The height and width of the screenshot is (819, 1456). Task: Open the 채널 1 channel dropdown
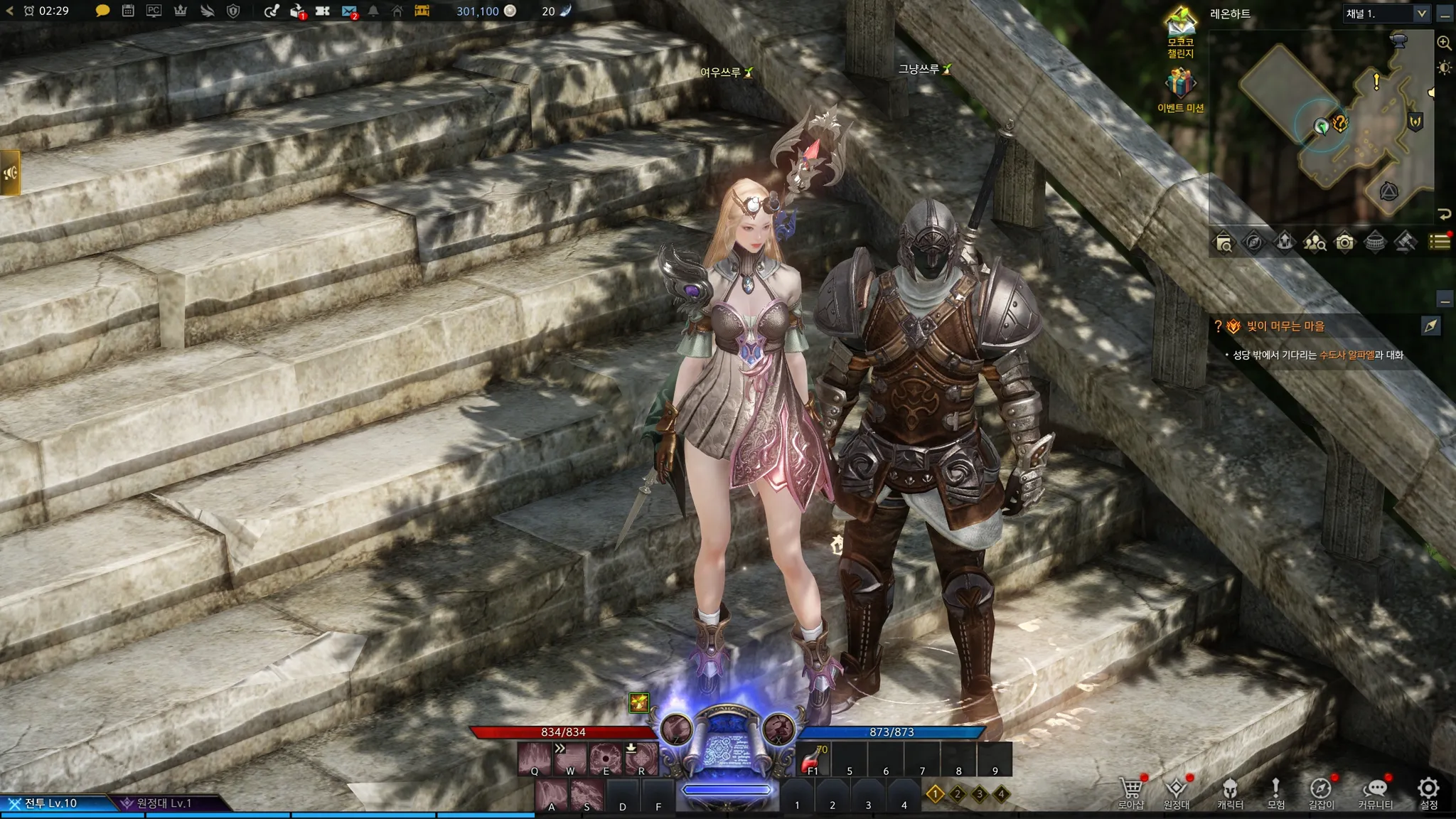pos(1386,14)
